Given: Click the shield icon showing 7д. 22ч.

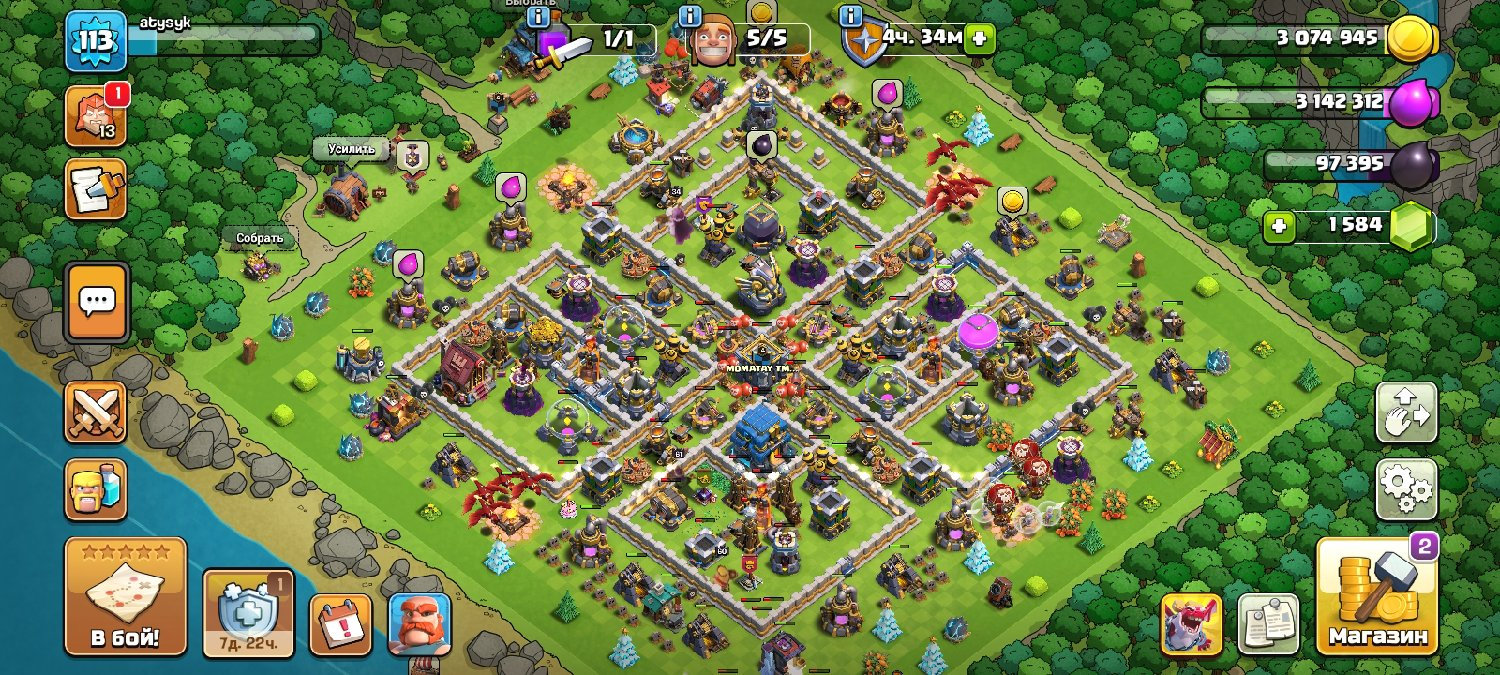Looking at the screenshot, I should tap(248, 613).
